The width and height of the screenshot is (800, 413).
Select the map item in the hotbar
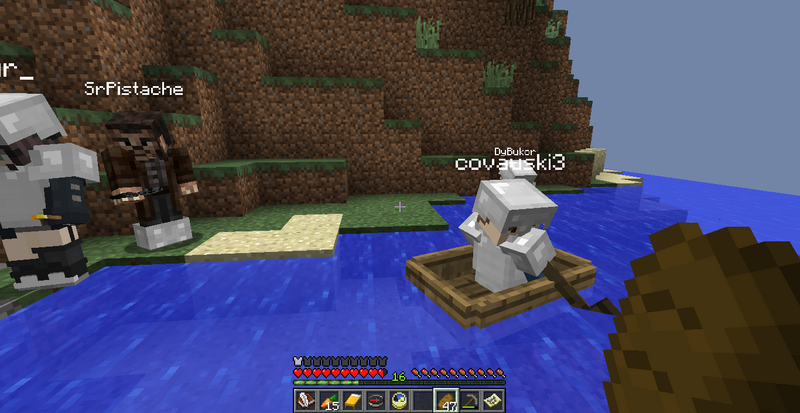pos(494,400)
